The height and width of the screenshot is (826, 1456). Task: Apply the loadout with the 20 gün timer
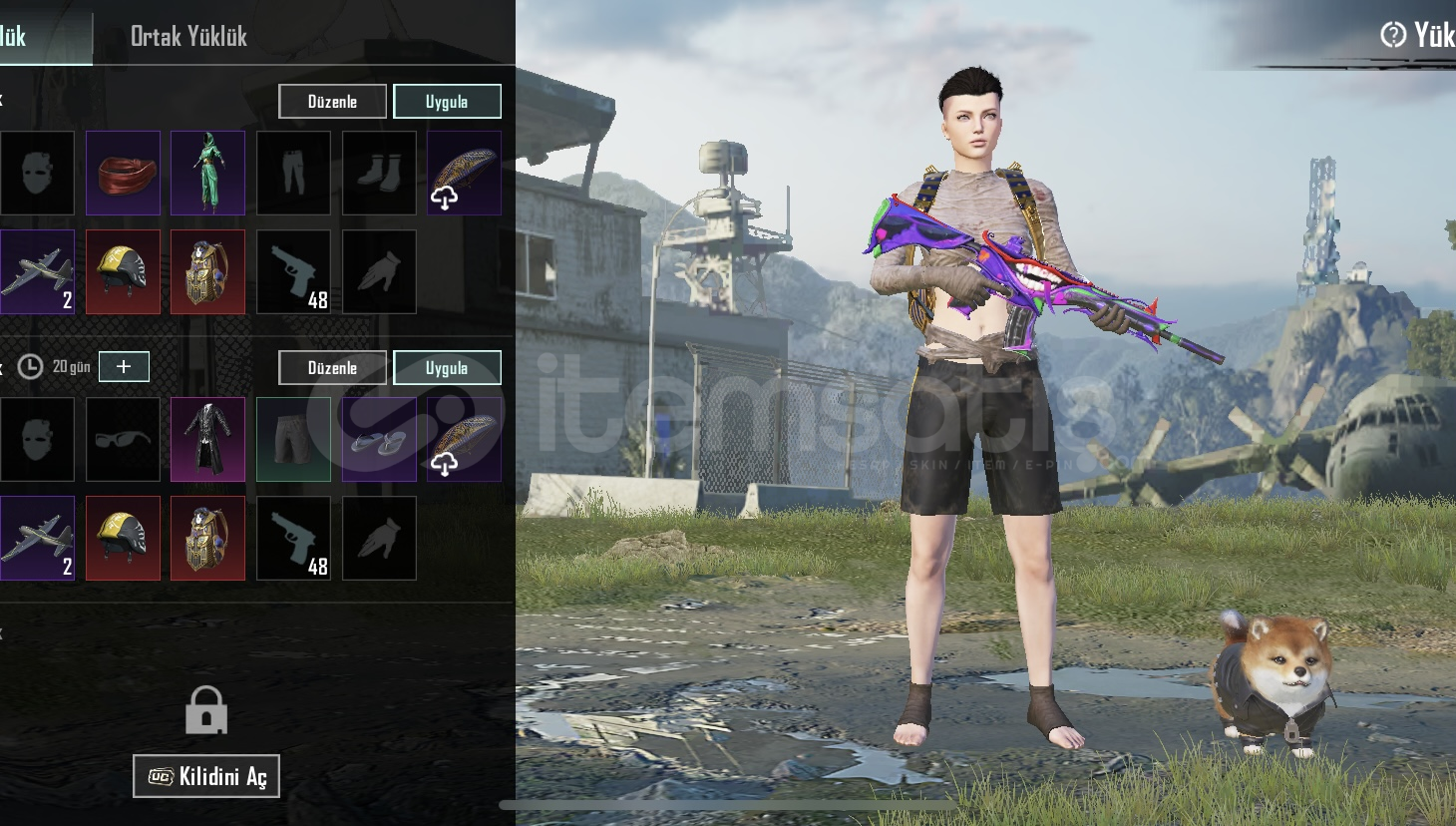pos(447,367)
